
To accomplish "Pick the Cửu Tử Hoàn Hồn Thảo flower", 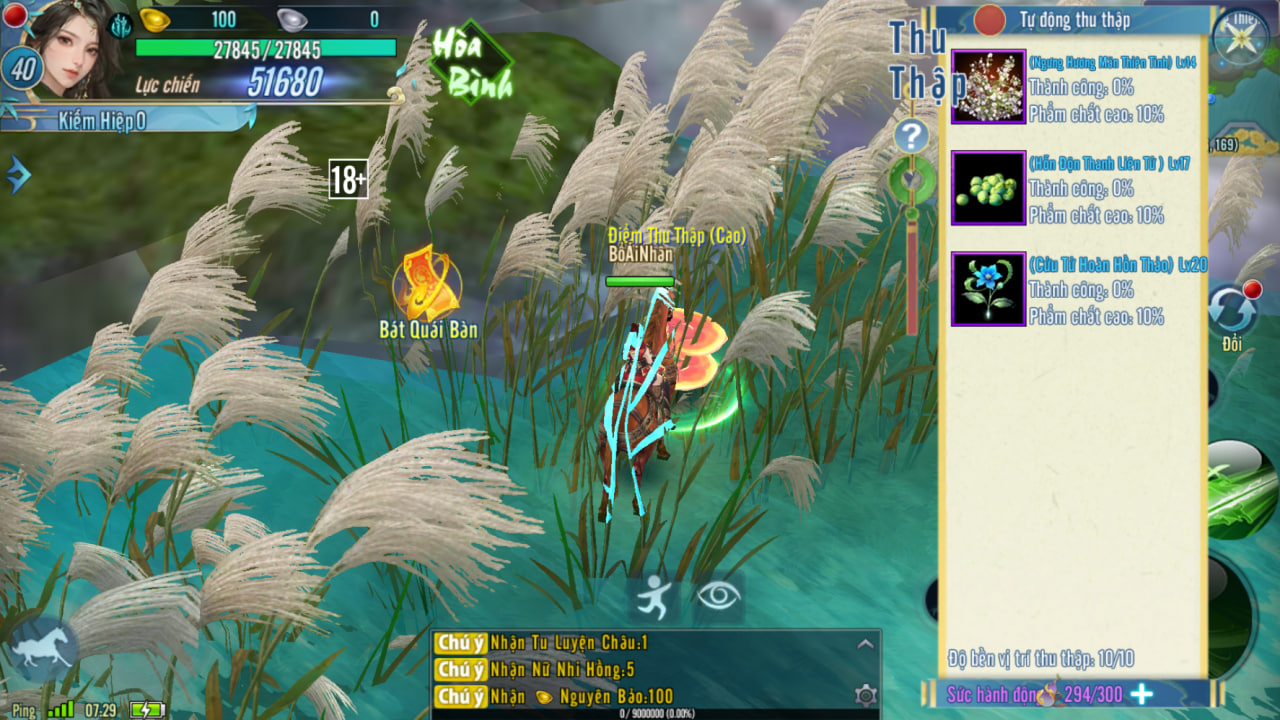I will click(988, 289).
